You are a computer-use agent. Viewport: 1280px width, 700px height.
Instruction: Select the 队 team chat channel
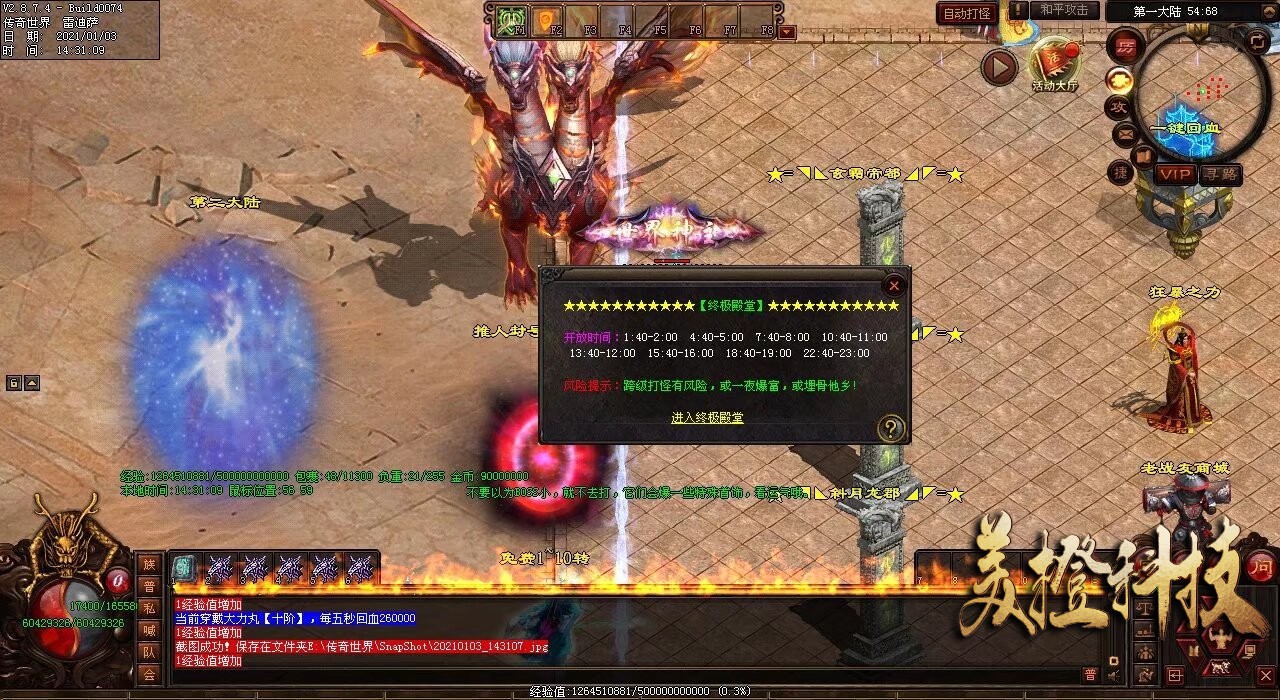coord(149,652)
